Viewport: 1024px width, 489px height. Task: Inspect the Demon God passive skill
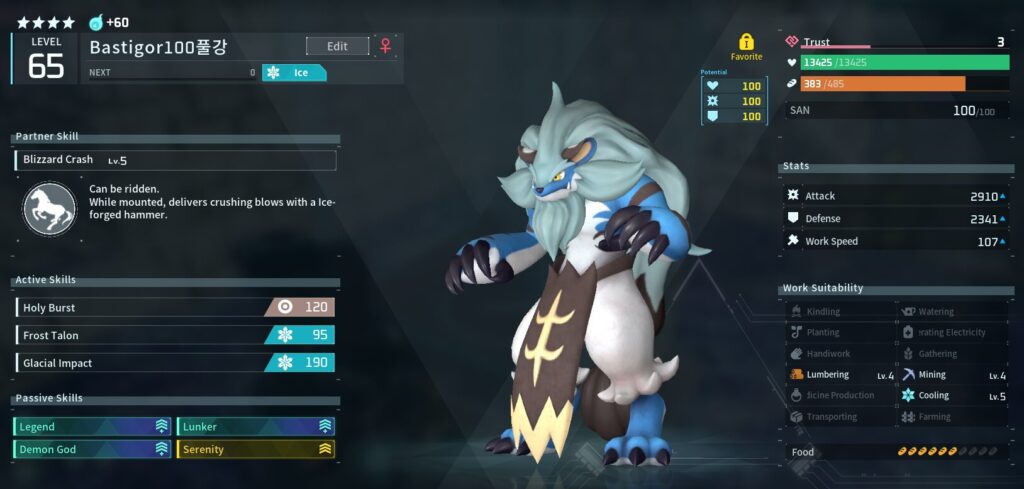(x=93, y=450)
